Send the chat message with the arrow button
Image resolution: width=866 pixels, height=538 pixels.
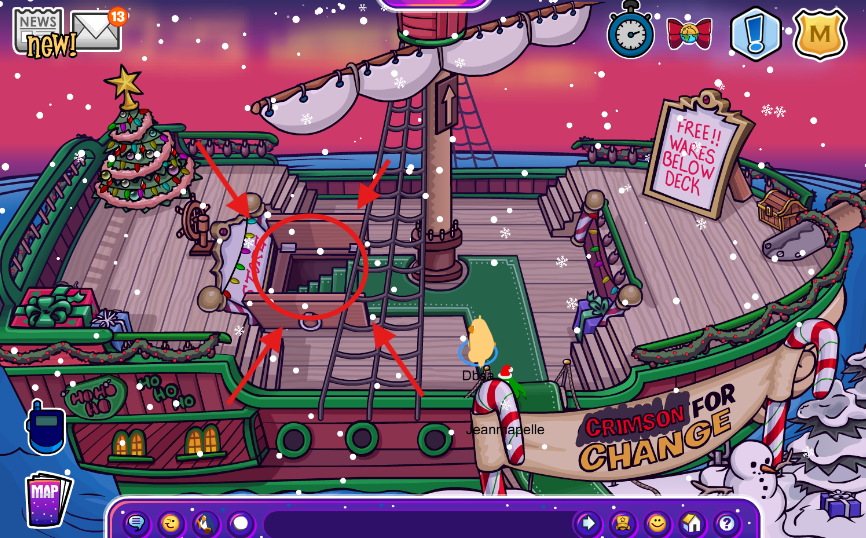point(588,523)
